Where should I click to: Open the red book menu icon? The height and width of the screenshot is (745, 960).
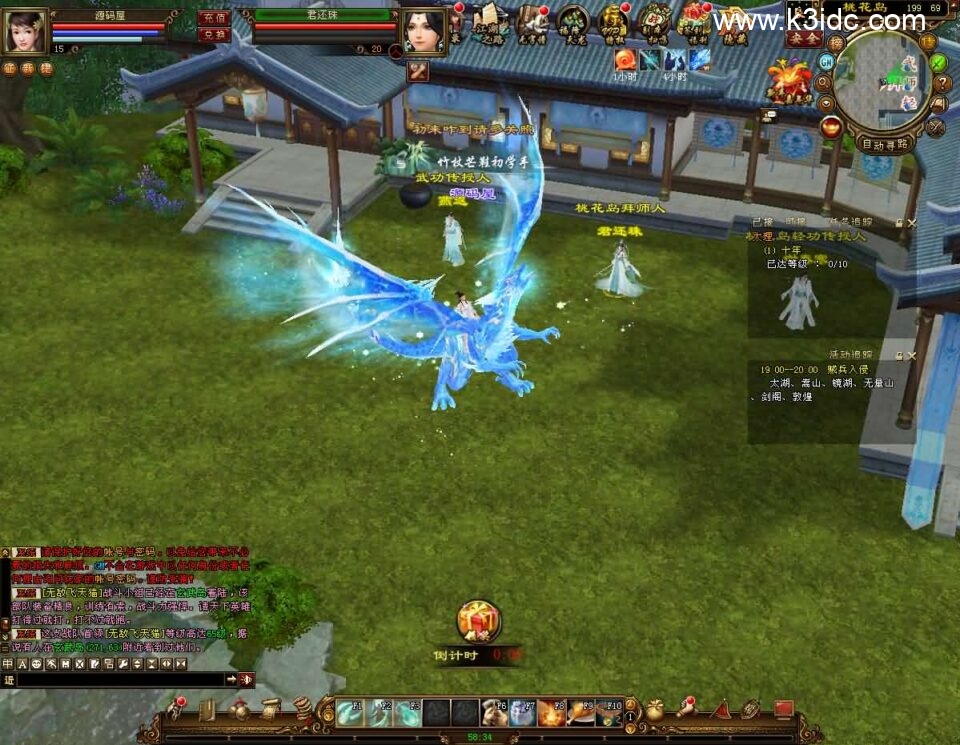click(x=784, y=710)
